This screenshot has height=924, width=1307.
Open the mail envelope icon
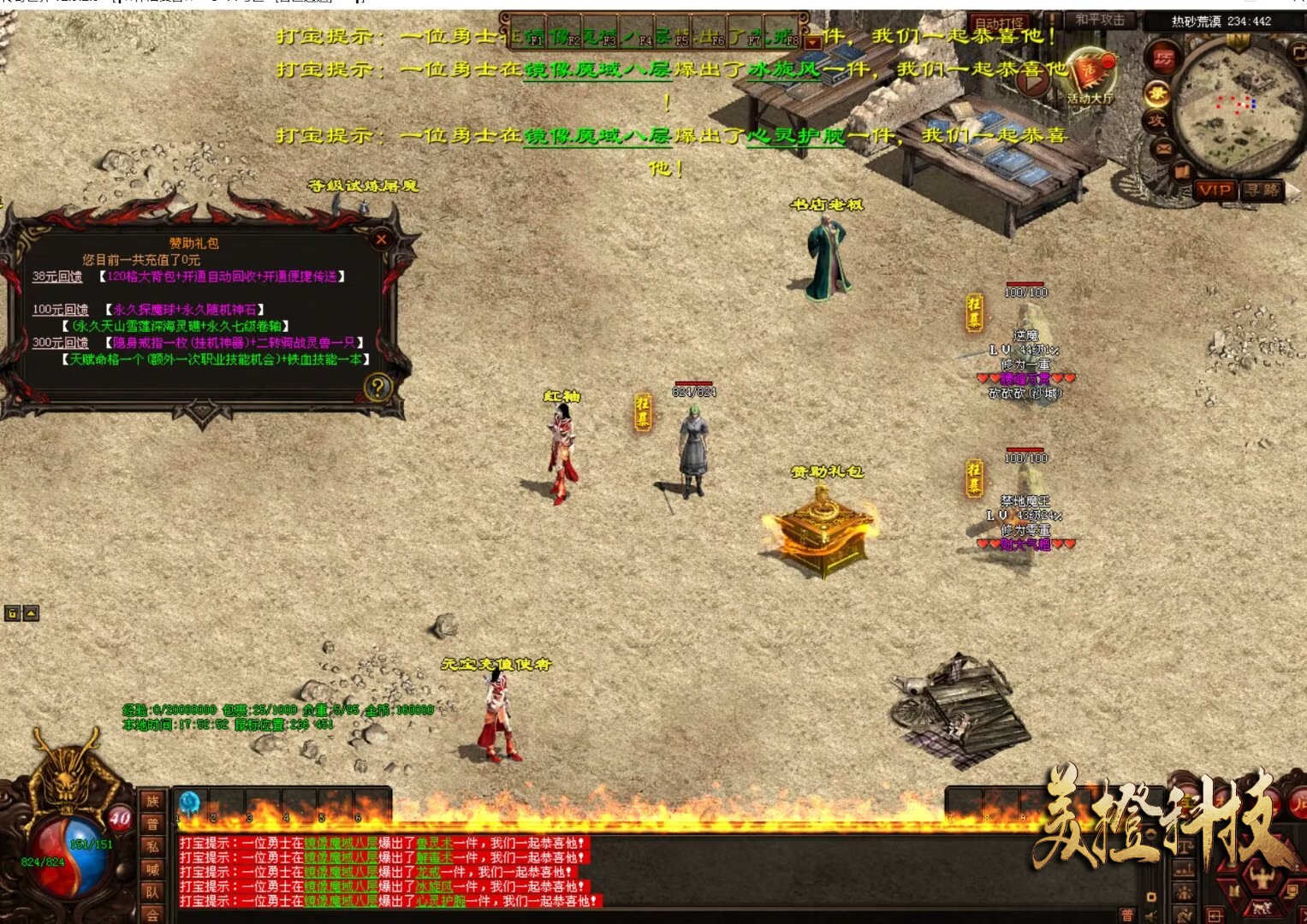(1163, 150)
